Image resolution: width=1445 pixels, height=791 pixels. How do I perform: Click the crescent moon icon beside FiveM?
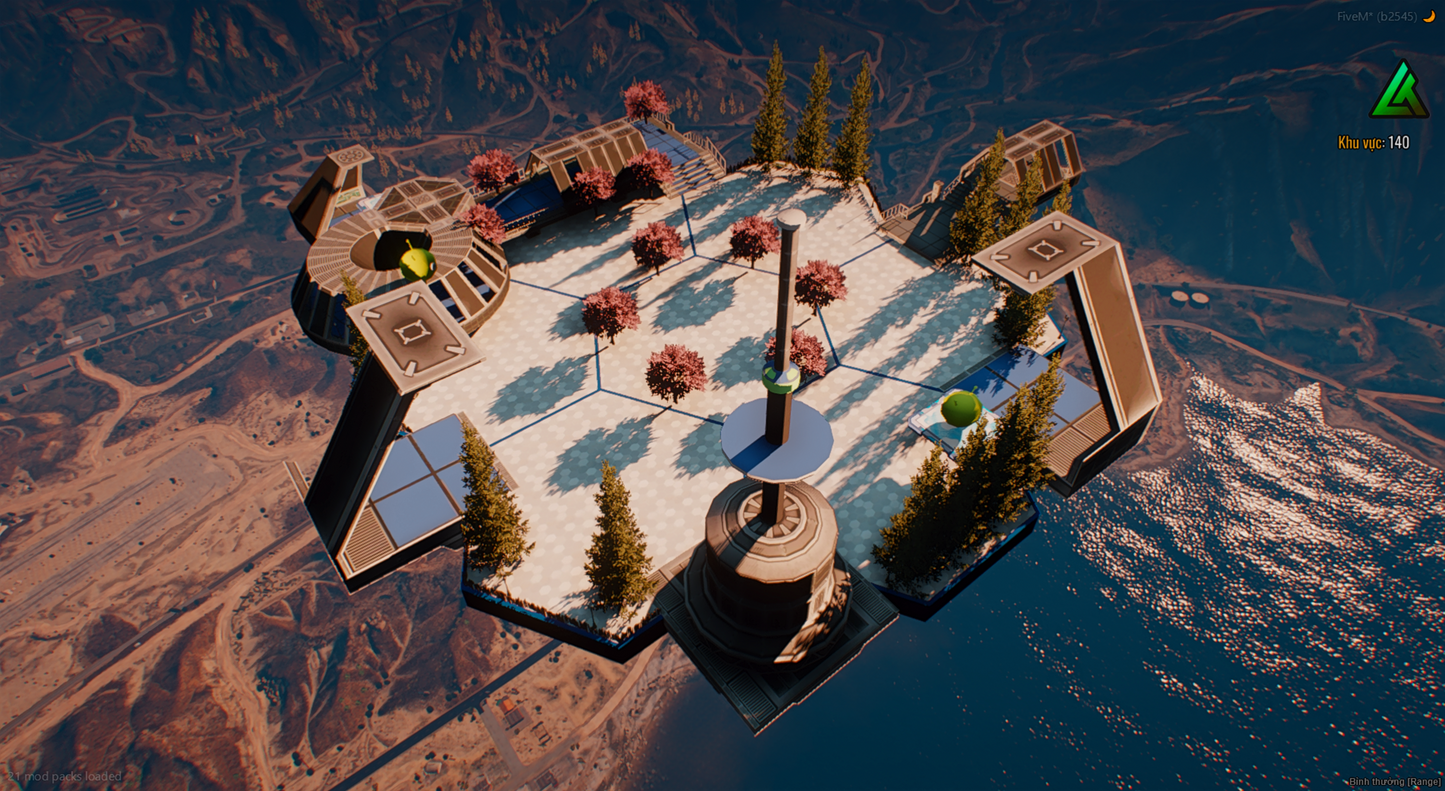[1429, 16]
